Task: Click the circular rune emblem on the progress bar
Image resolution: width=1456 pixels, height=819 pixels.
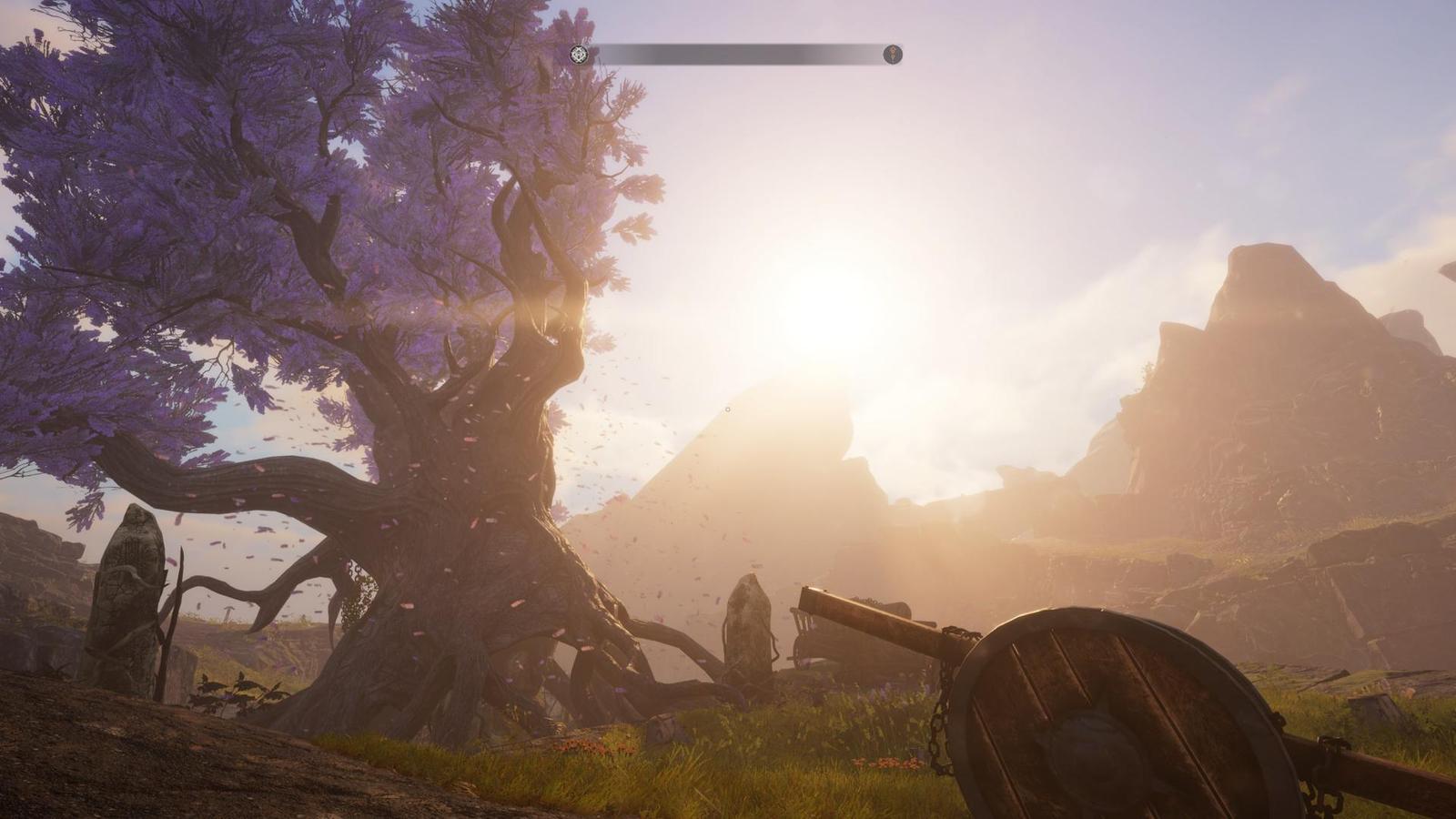Action: (x=580, y=55)
